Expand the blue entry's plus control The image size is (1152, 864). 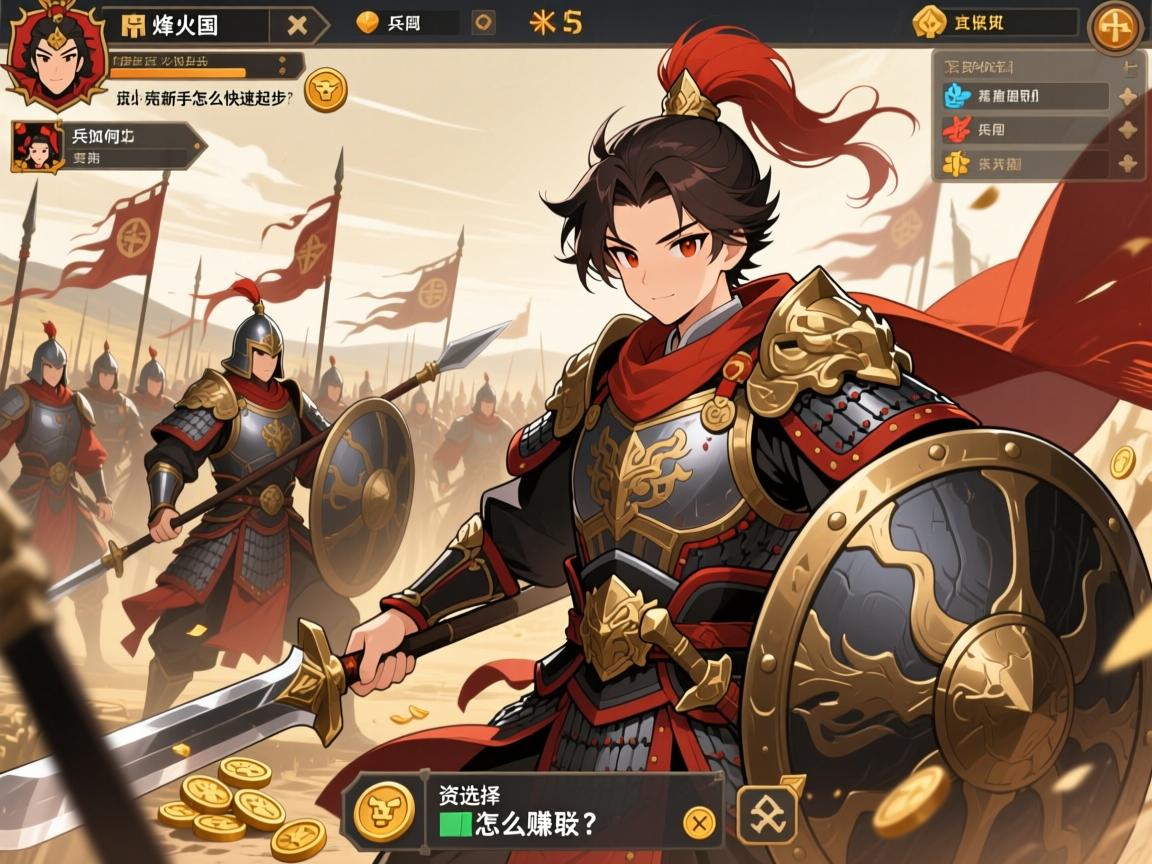point(1128,96)
